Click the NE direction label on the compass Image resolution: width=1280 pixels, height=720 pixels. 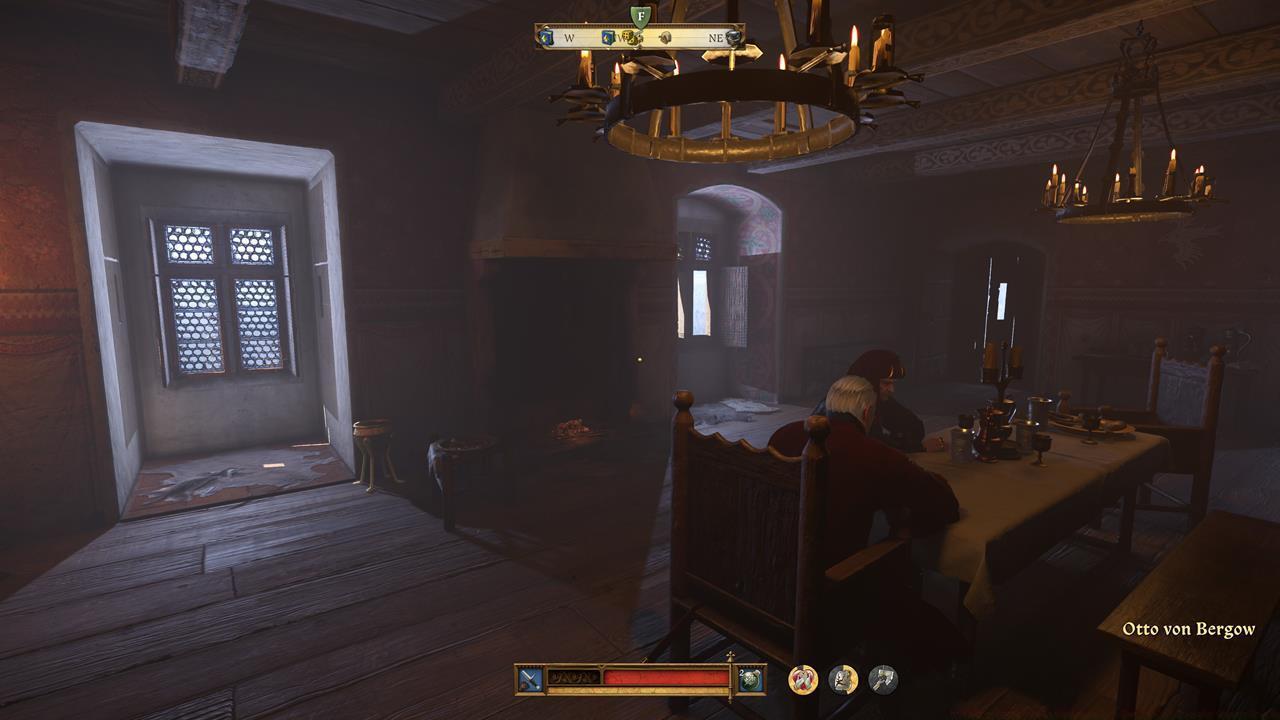pyautogui.click(x=716, y=37)
